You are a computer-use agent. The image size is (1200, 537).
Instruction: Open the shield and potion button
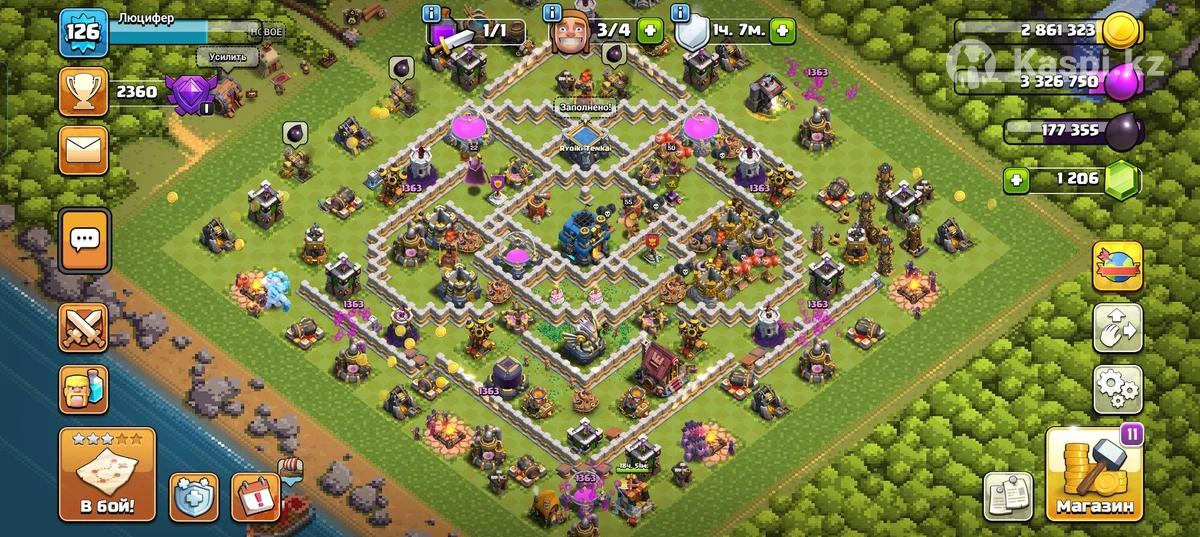click(194, 497)
